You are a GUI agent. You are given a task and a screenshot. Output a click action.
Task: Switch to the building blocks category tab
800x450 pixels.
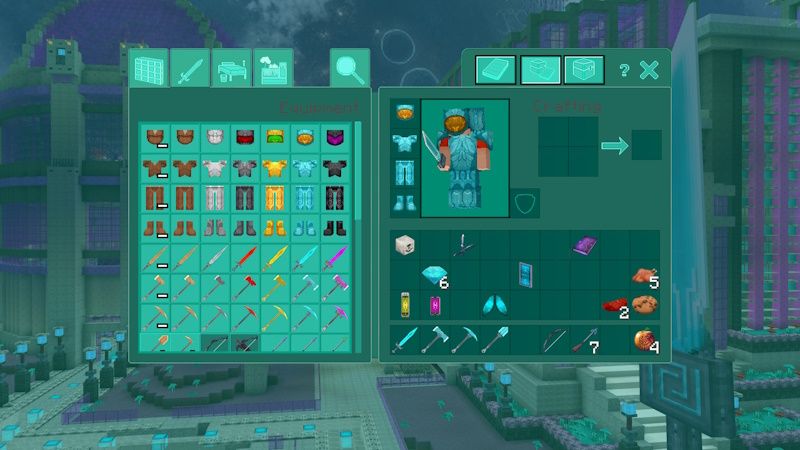coord(149,70)
